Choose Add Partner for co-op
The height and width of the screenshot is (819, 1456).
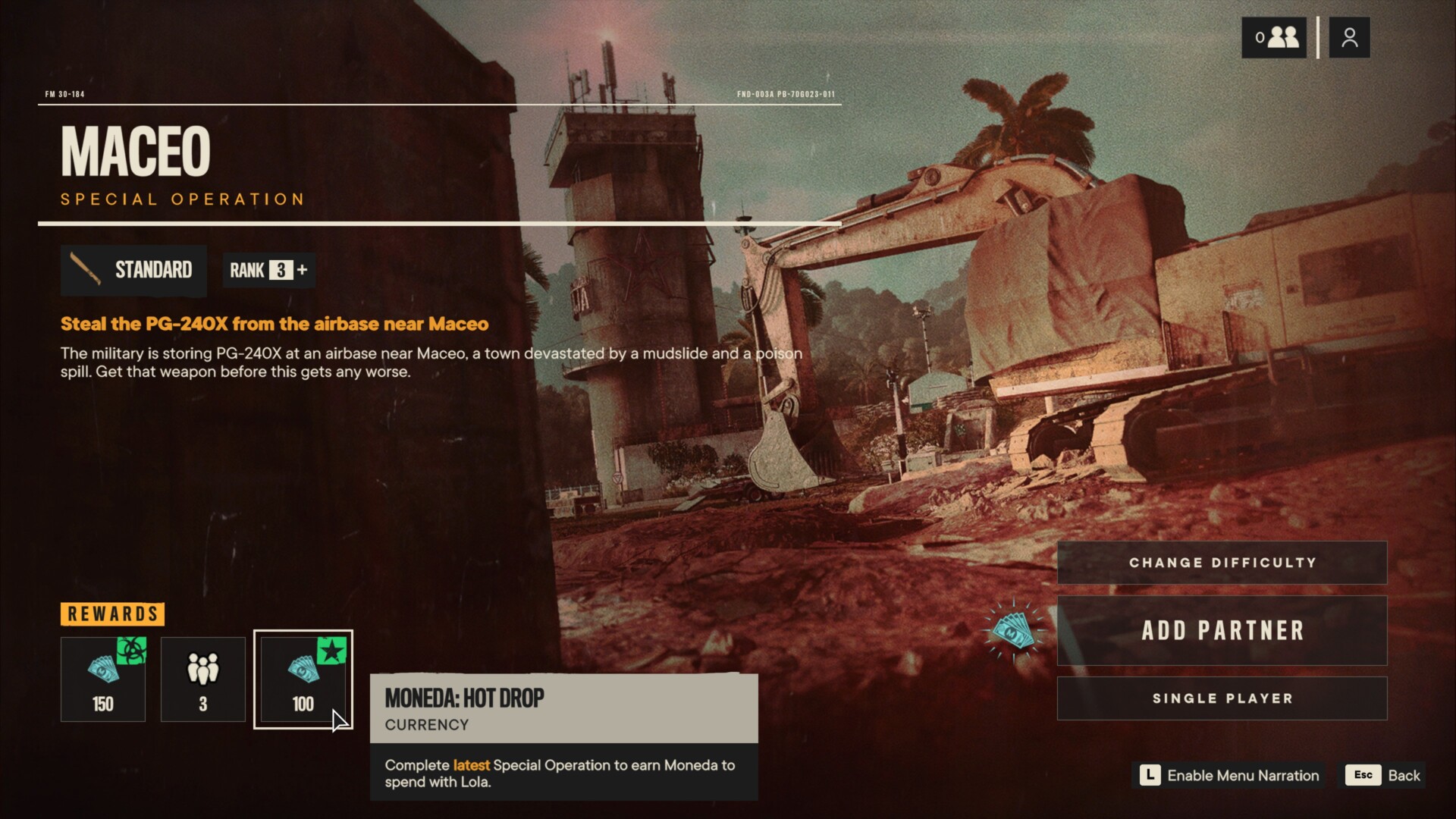pos(1222,630)
